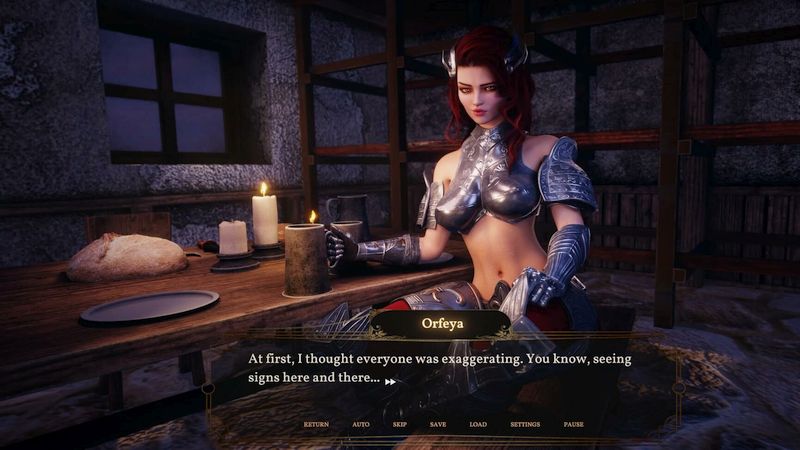The width and height of the screenshot is (800, 450).
Task: Open the Save menu
Action: point(438,424)
